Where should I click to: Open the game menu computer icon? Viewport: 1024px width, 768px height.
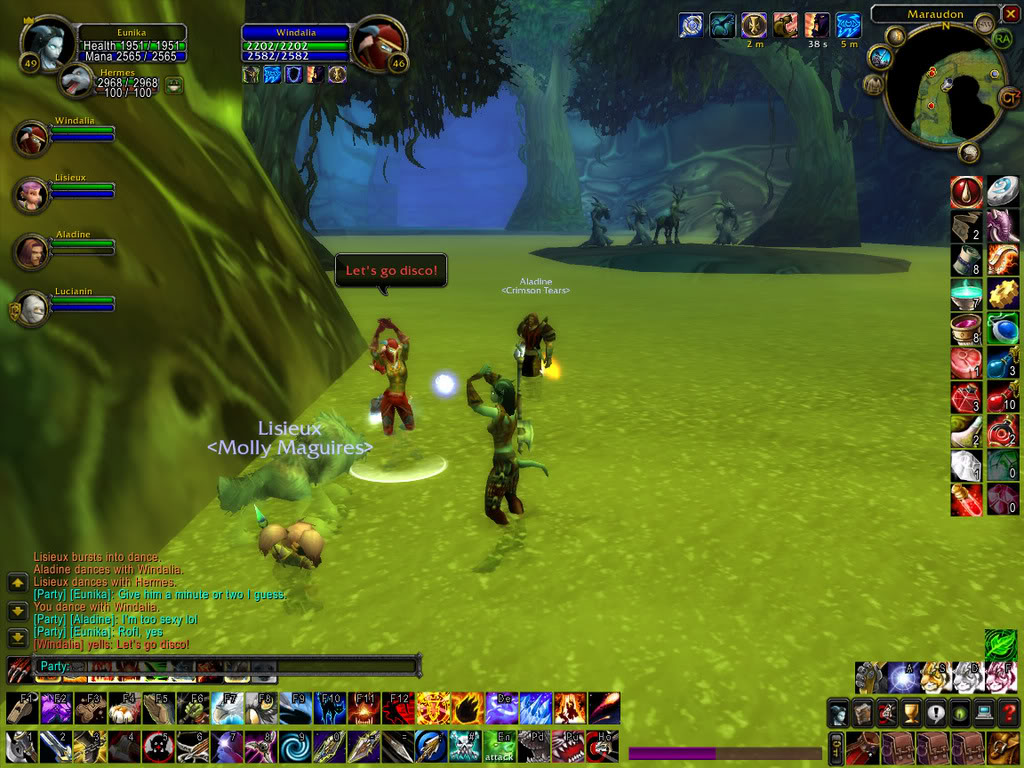coord(983,713)
